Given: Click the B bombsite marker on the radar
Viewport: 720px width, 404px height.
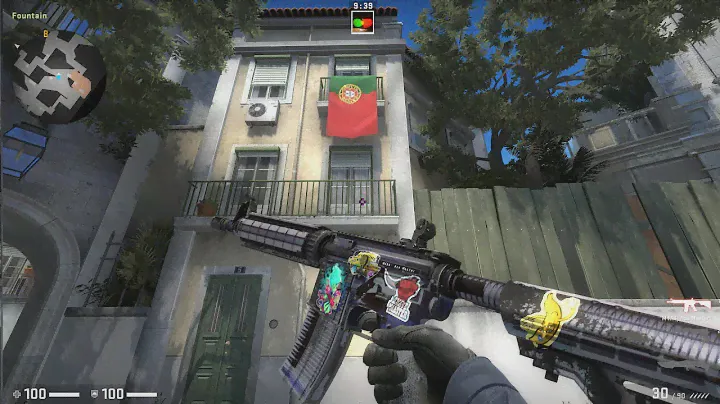Looking at the screenshot, I should click(x=45, y=33).
